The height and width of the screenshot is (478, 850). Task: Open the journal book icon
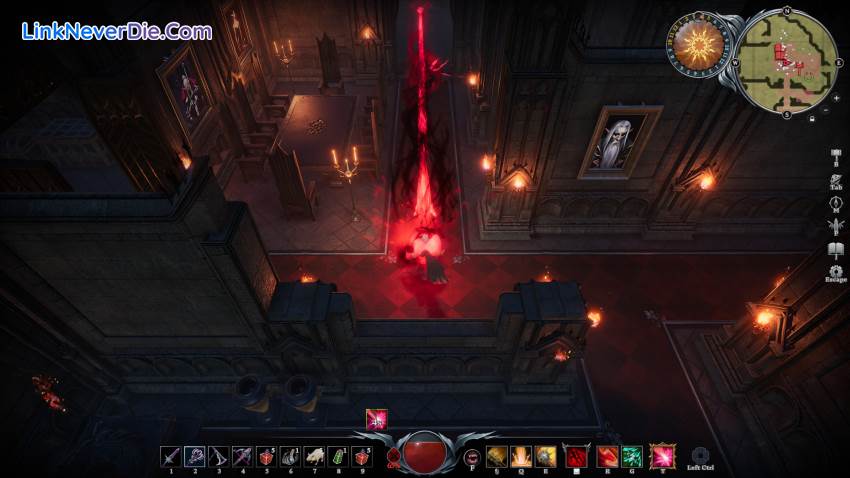coord(835,250)
